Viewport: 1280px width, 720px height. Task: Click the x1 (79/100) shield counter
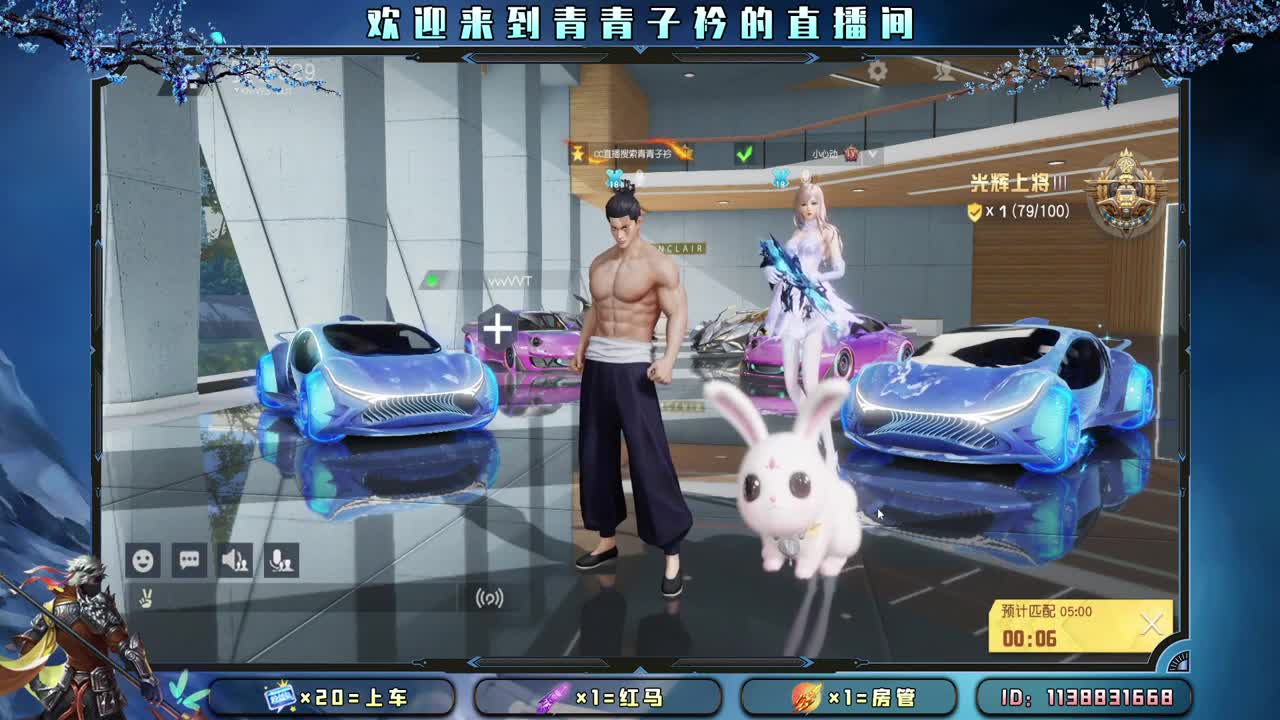(1007, 211)
